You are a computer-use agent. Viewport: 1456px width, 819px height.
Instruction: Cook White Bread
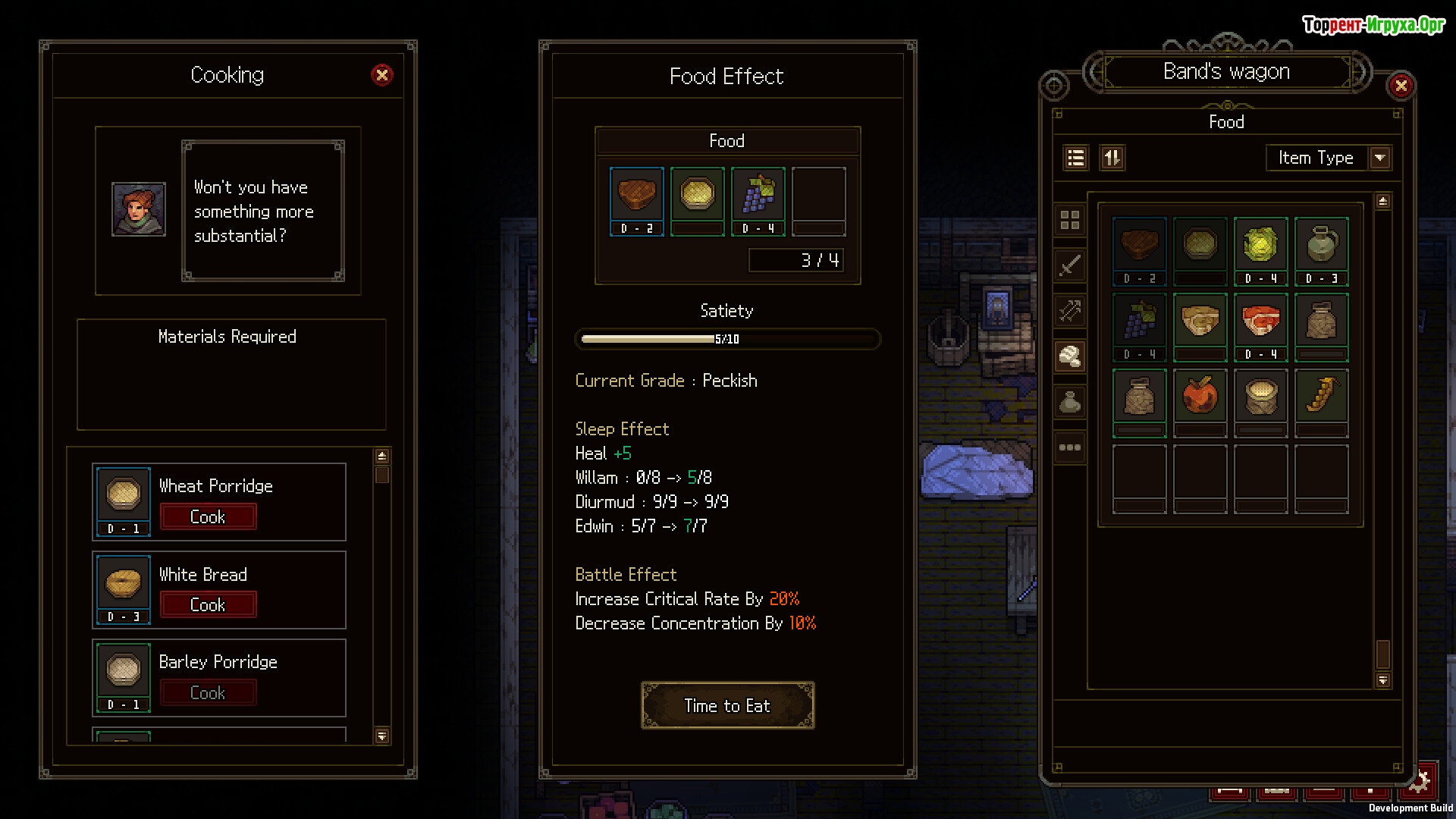(208, 605)
